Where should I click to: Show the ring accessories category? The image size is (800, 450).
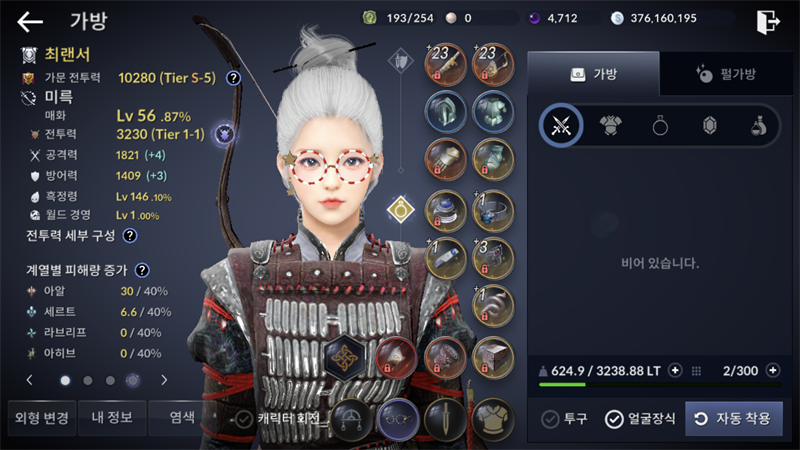coord(661,125)
